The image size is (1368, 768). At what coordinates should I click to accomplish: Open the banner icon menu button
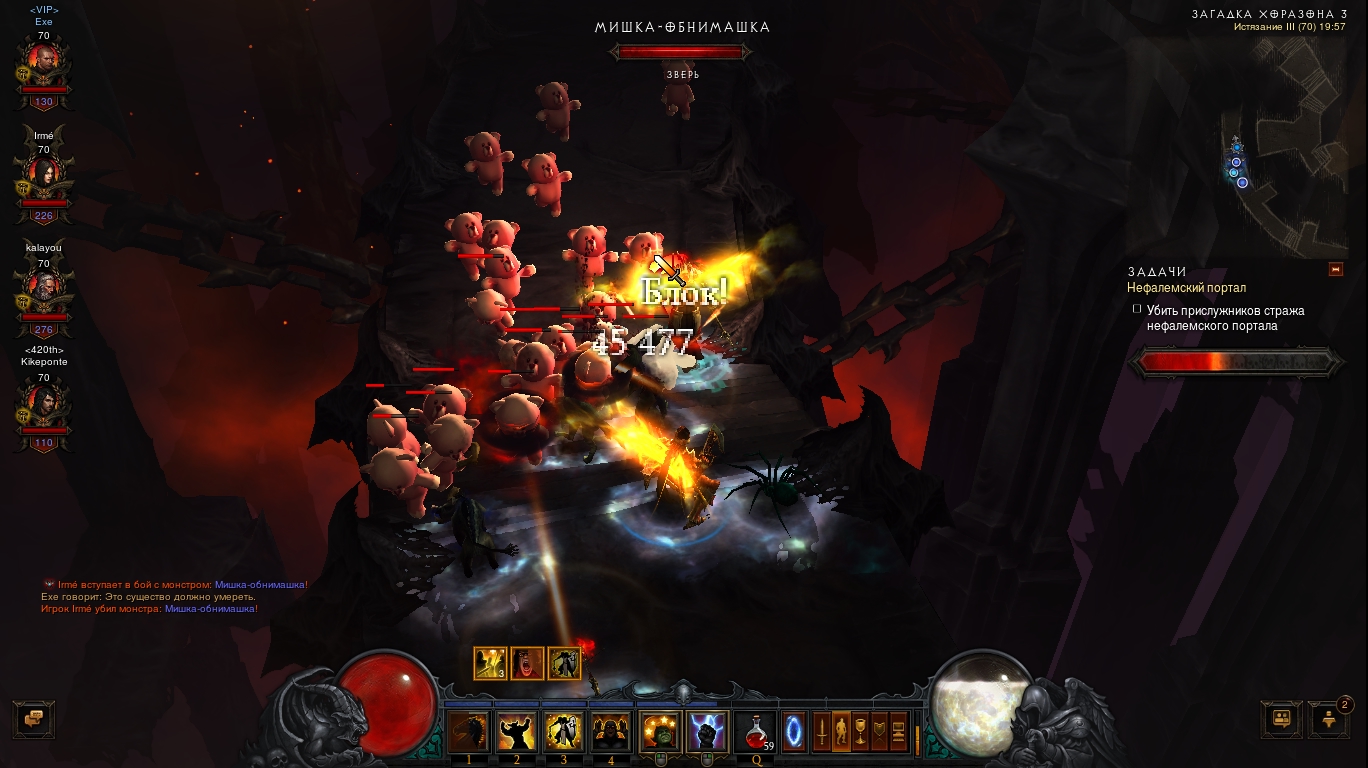click(880, 730)
